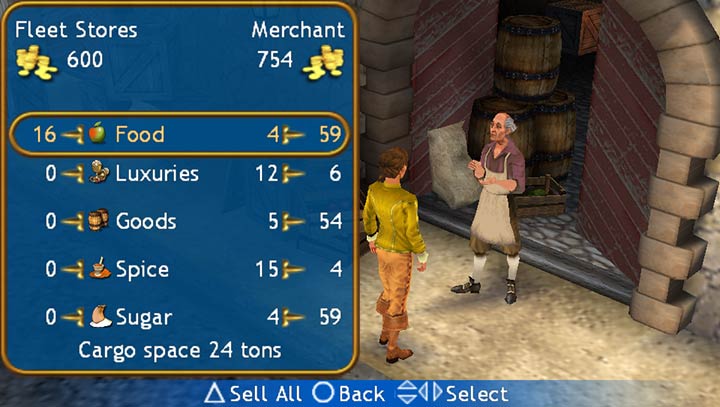This screenshot has width=720, height=407.
Task: Pick the Sugar trade row
Action: click(178, 318)
